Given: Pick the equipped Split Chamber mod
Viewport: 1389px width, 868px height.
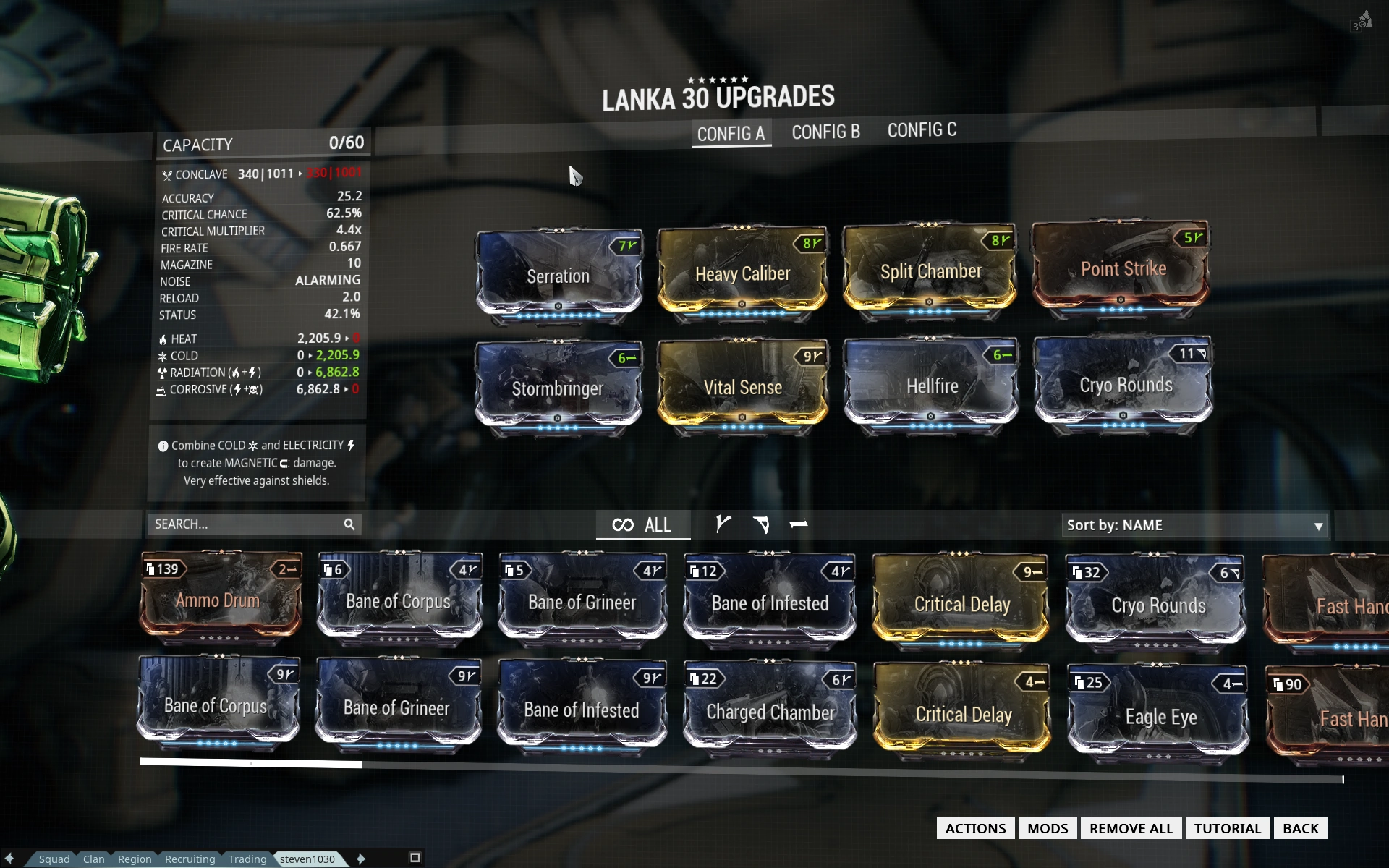Looking at the screenshot, I should (930, 271).
